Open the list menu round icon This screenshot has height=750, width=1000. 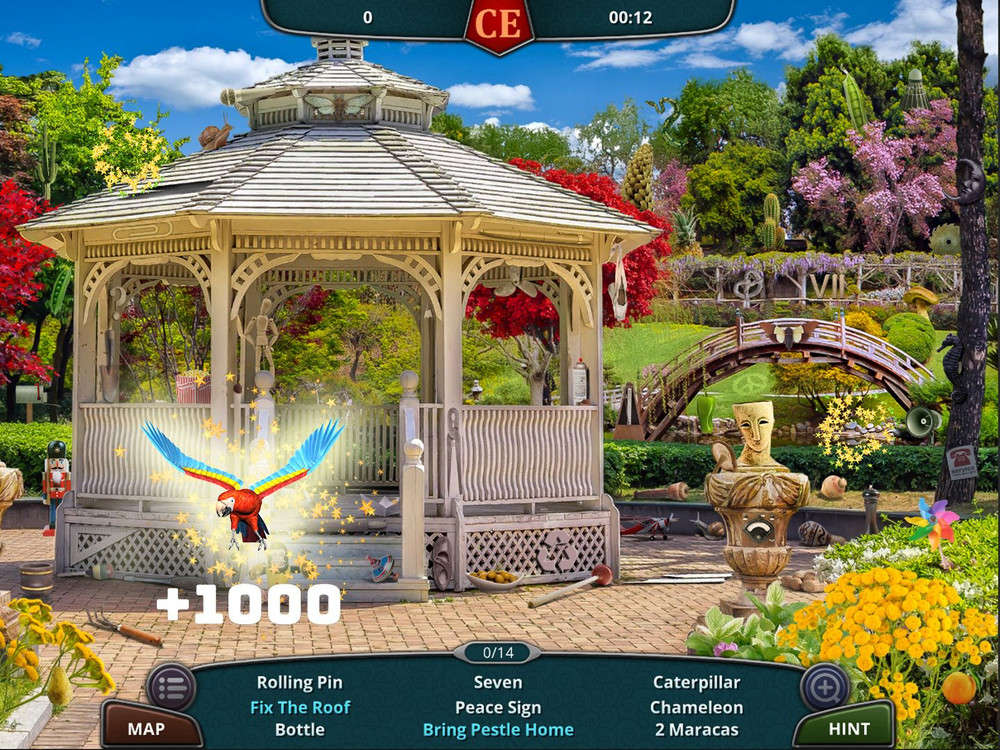pos(171,686)
